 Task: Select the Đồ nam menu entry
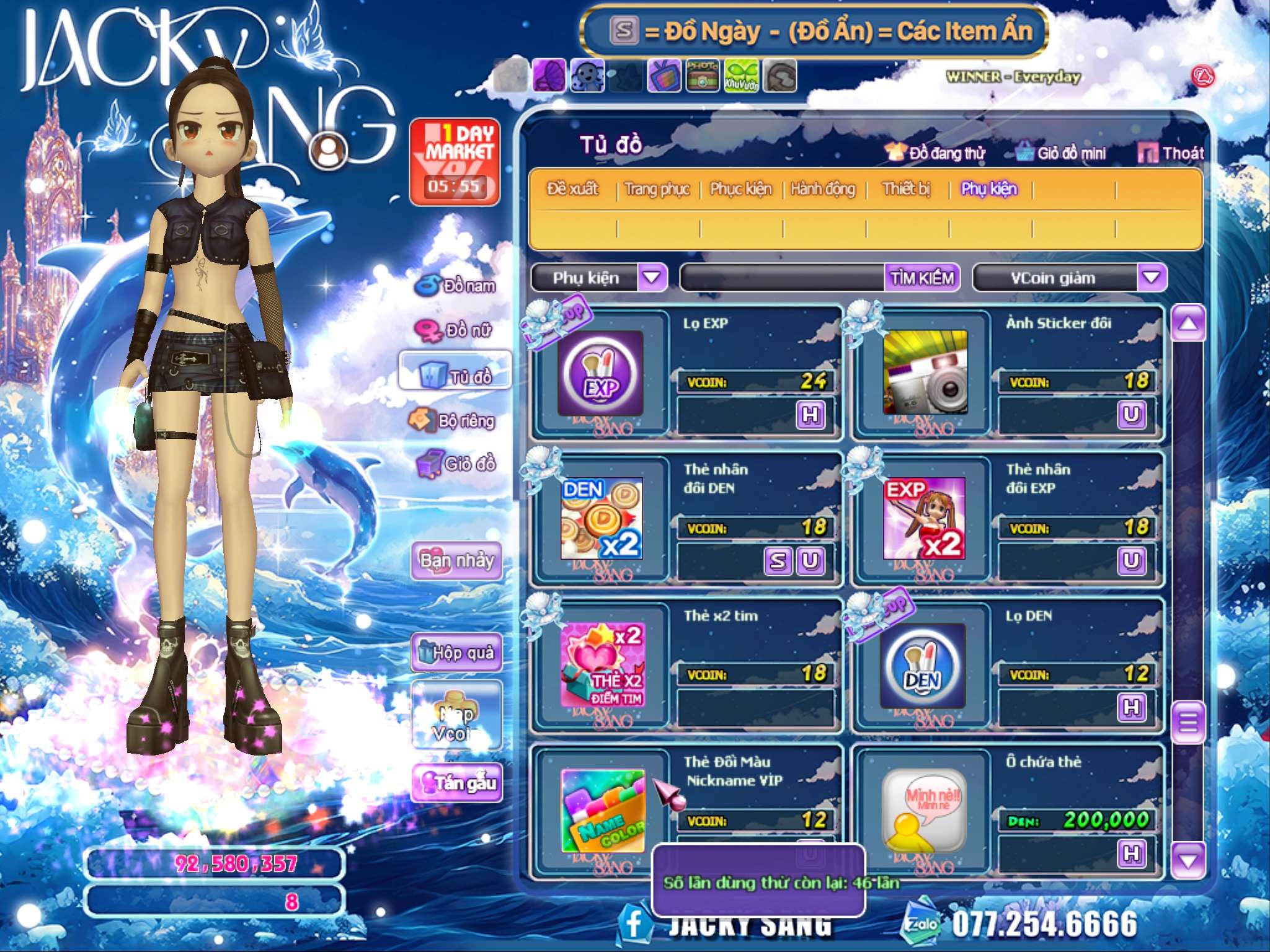pyautogui.click(x=456, y=286)
